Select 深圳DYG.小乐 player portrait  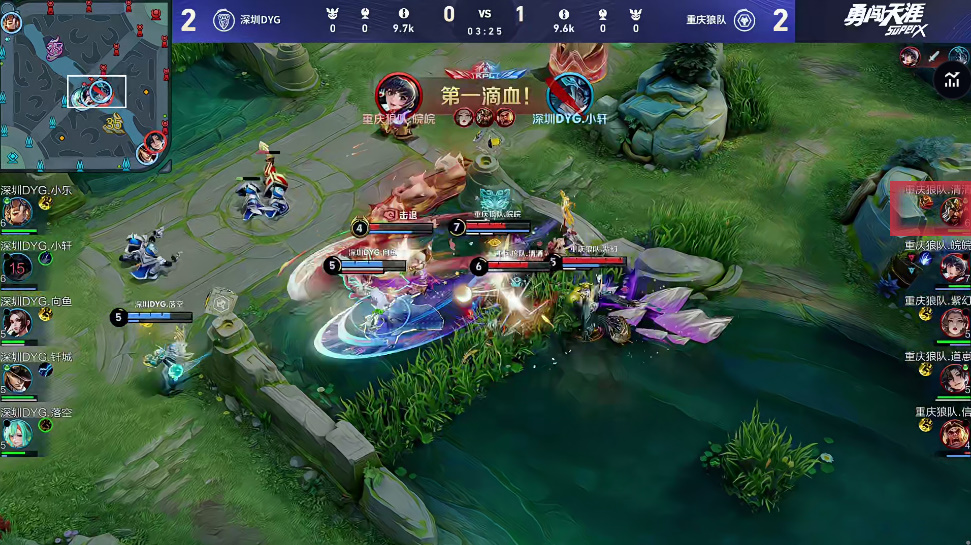tap(17, 211)
